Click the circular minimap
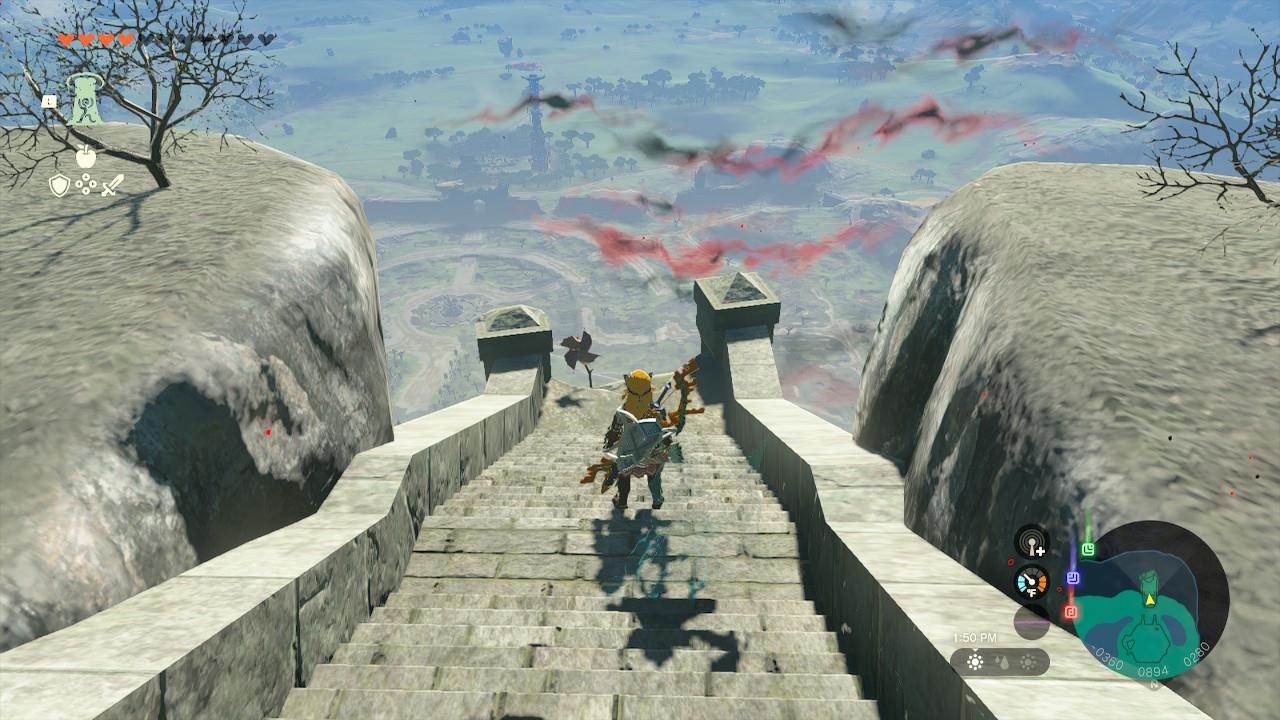 click(1150, 600)
